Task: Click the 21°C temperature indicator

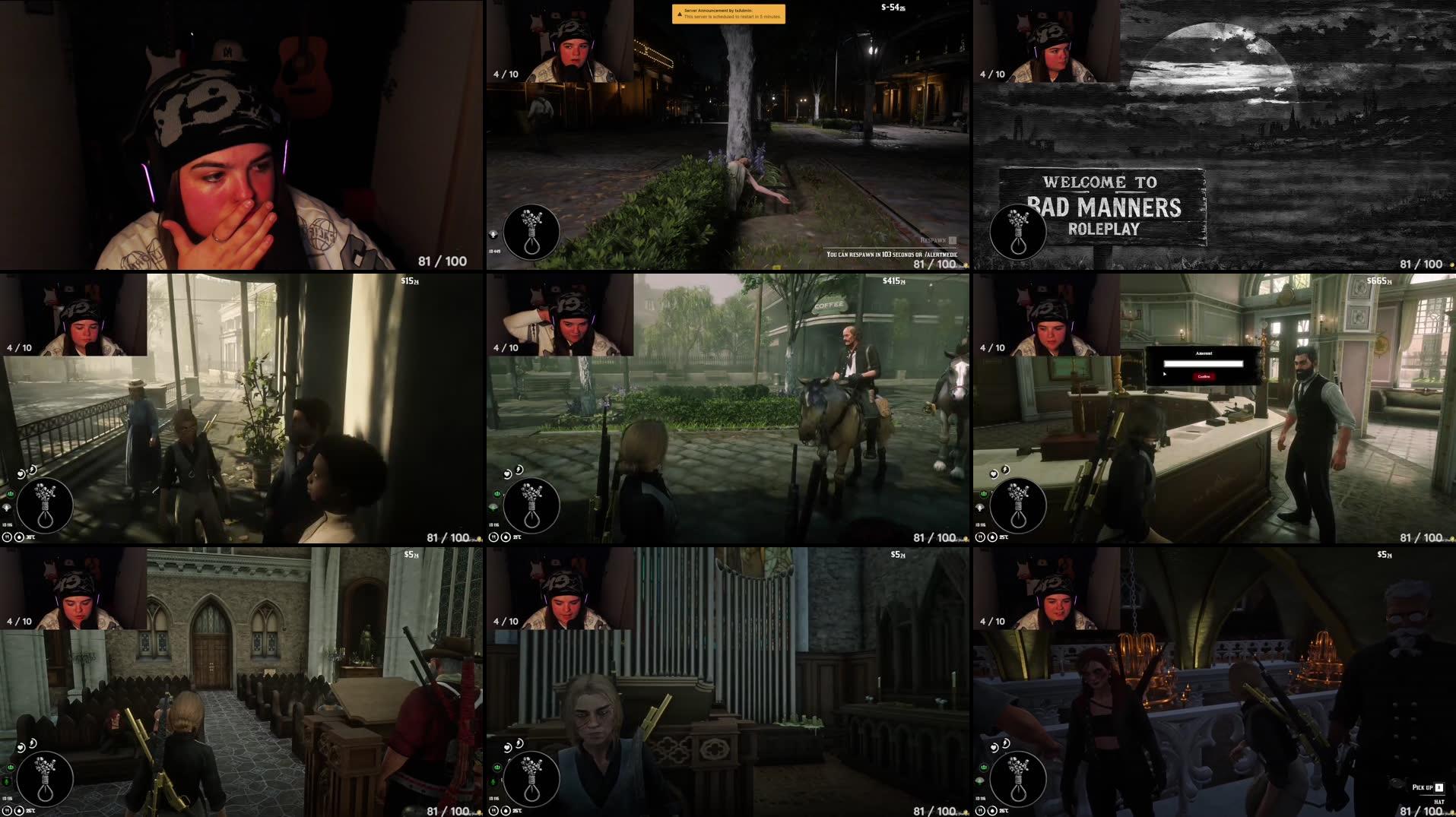Action: pos(516,537)
